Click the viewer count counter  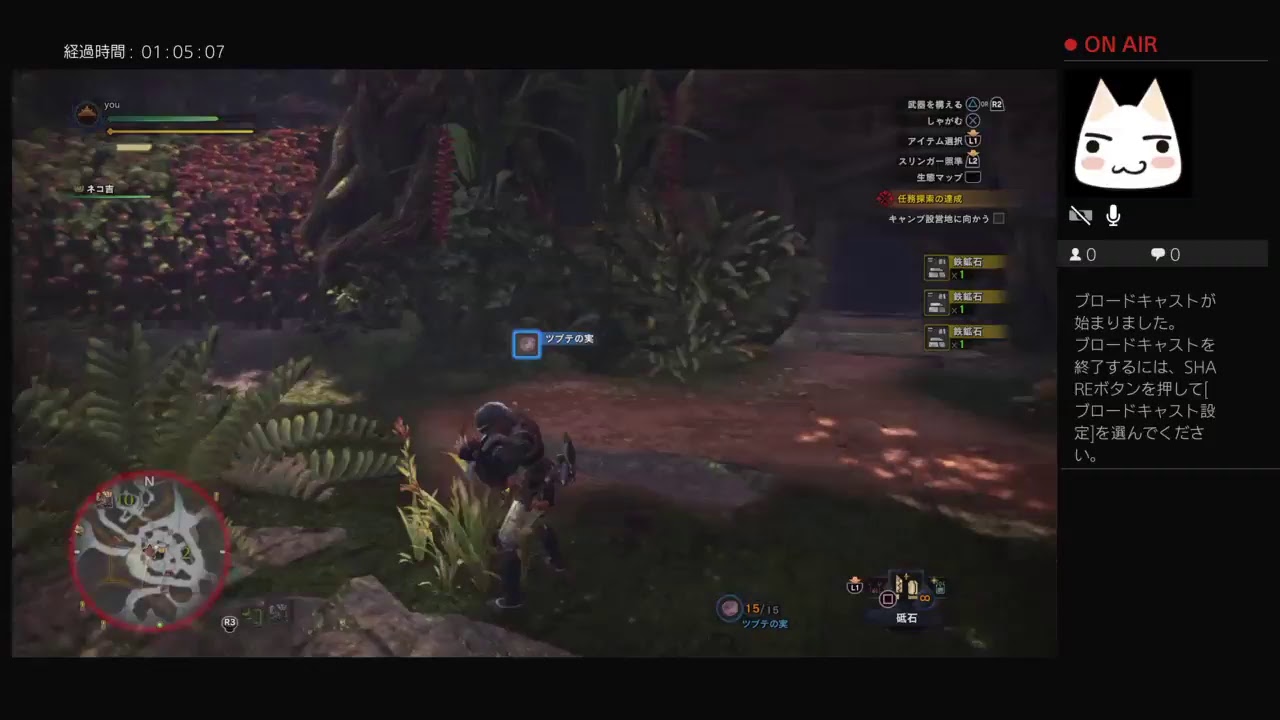tap(1082, 254)
